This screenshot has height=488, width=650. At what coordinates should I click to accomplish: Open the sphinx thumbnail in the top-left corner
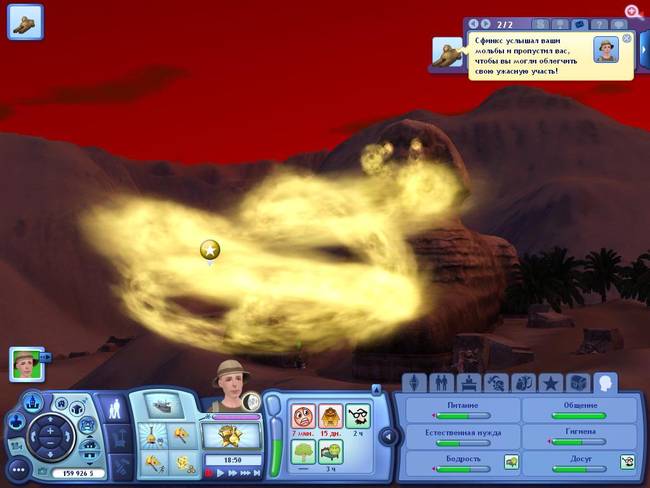[25, 22]
